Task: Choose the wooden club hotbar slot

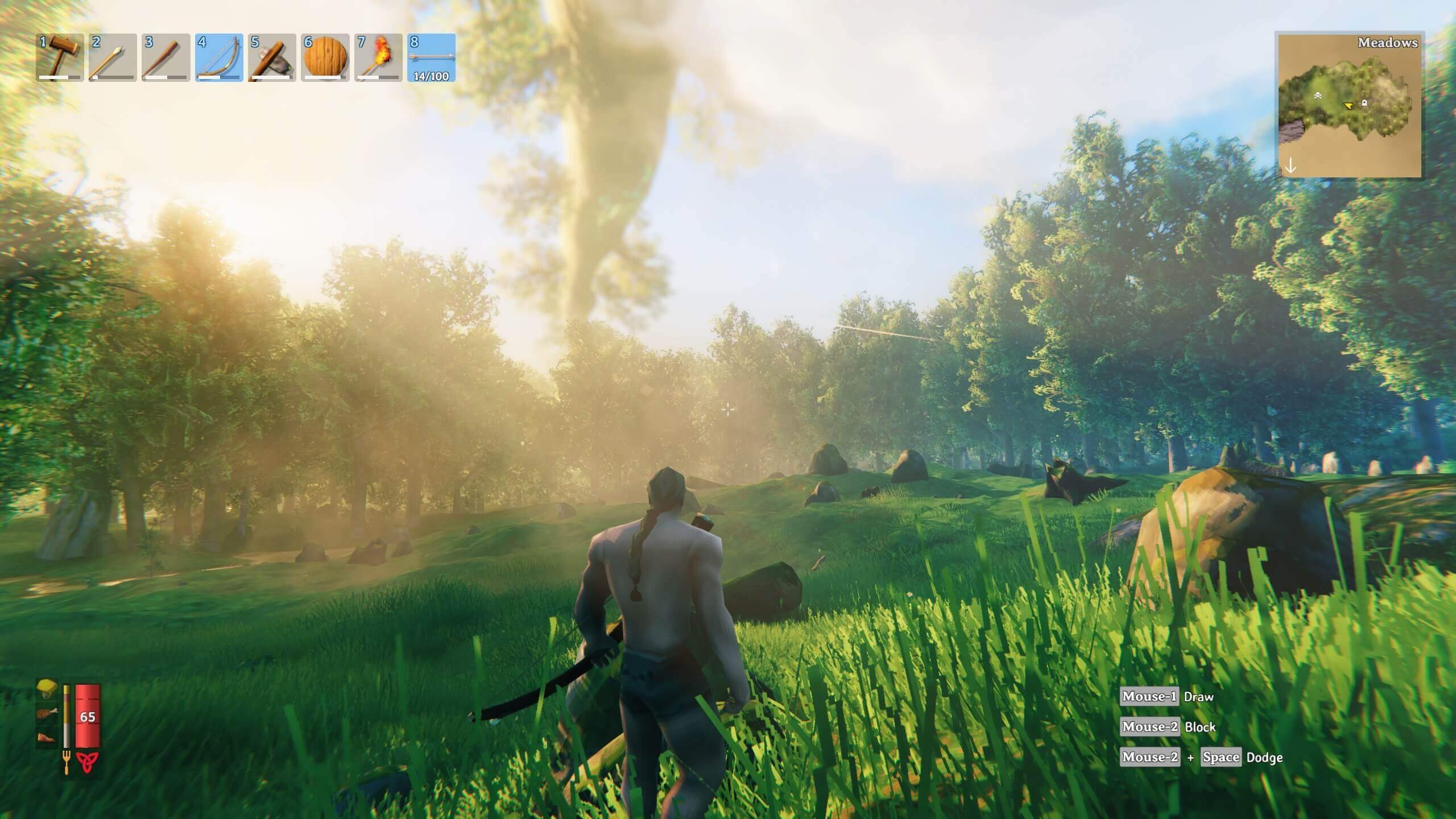Action: (166, 57)
